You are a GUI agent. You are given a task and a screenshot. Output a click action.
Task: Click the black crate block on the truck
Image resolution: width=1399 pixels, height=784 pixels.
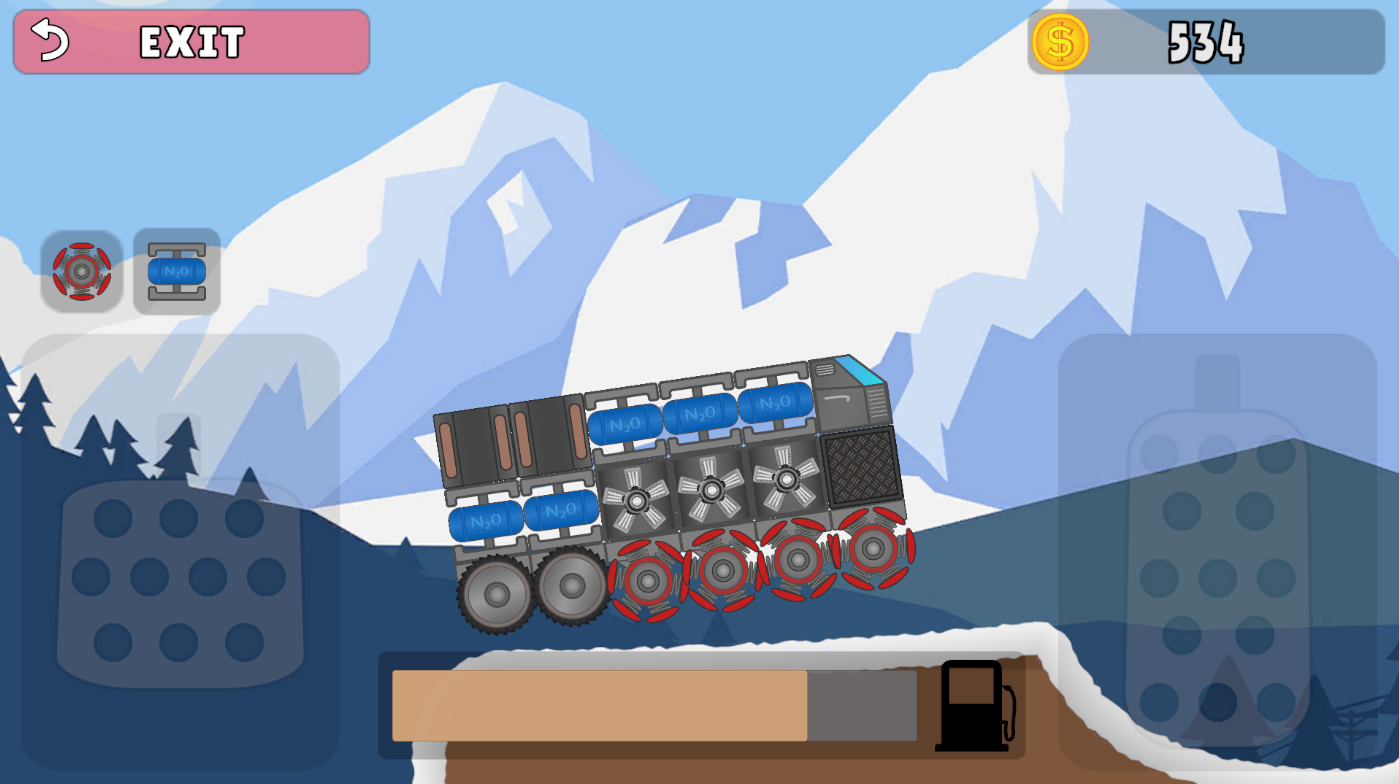tap(862, 466)
